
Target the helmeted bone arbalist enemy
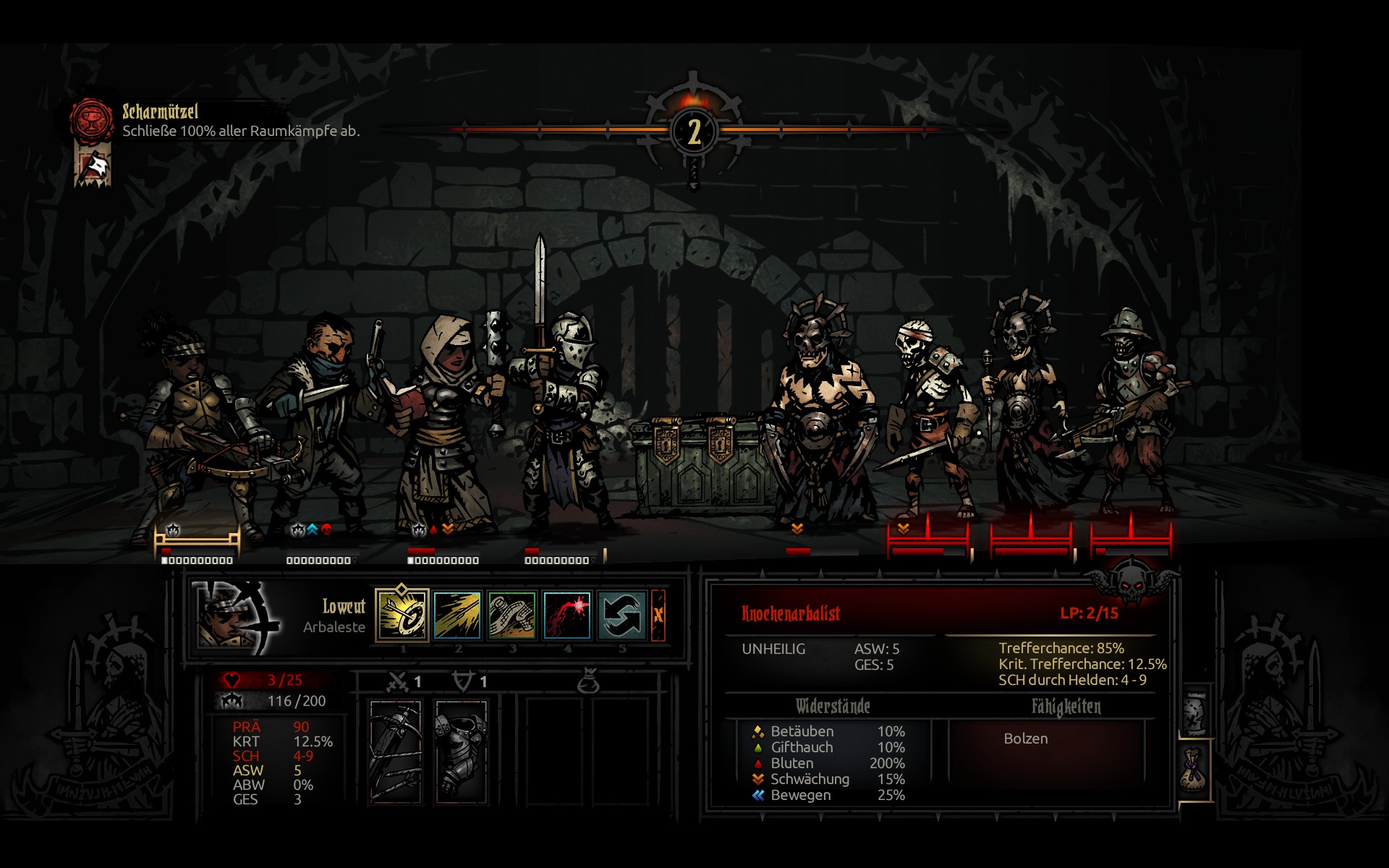pyautogui.click(x=1131, y=412)
